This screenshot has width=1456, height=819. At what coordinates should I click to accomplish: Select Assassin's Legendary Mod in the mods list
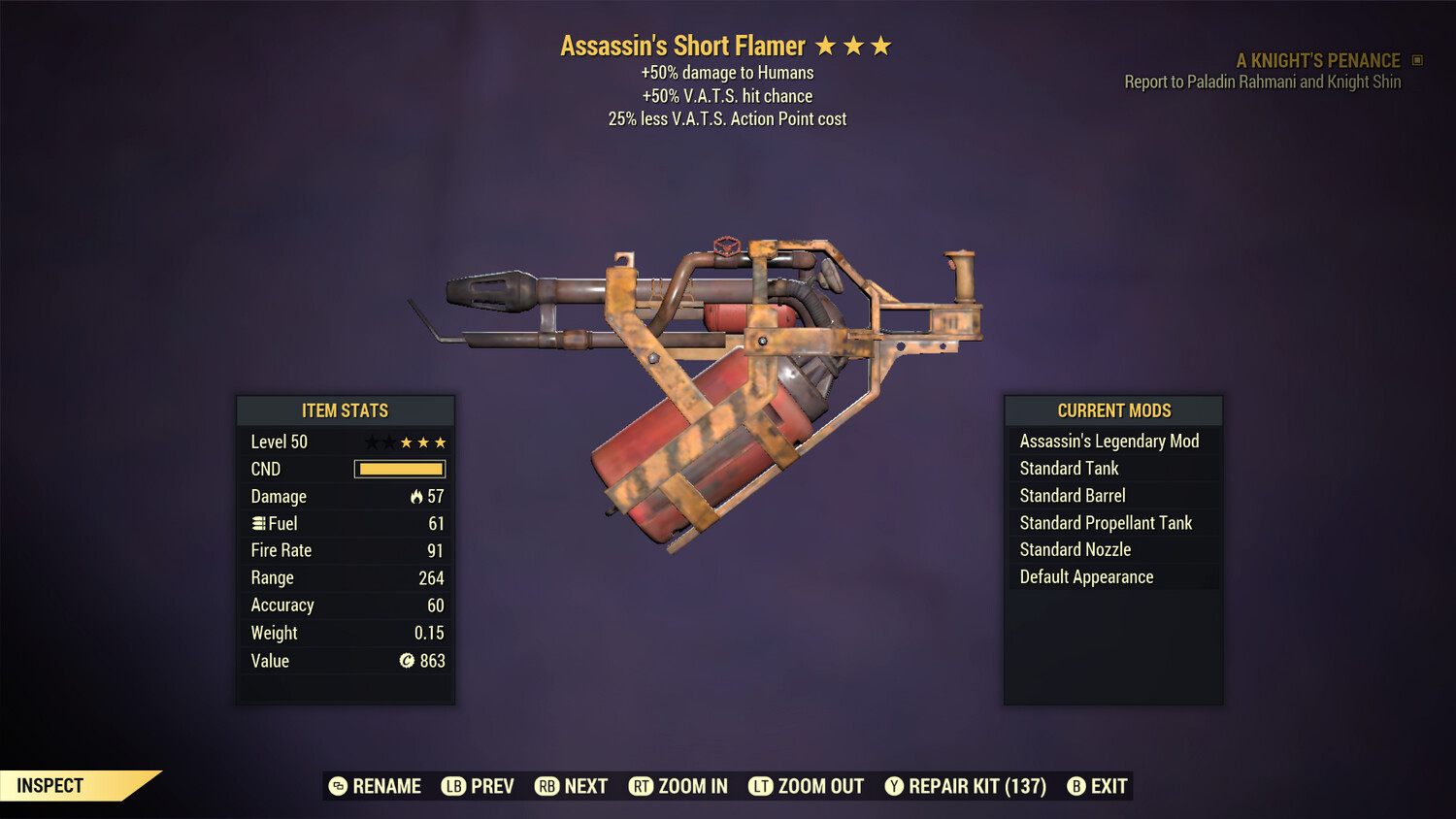coord(1109,441)
